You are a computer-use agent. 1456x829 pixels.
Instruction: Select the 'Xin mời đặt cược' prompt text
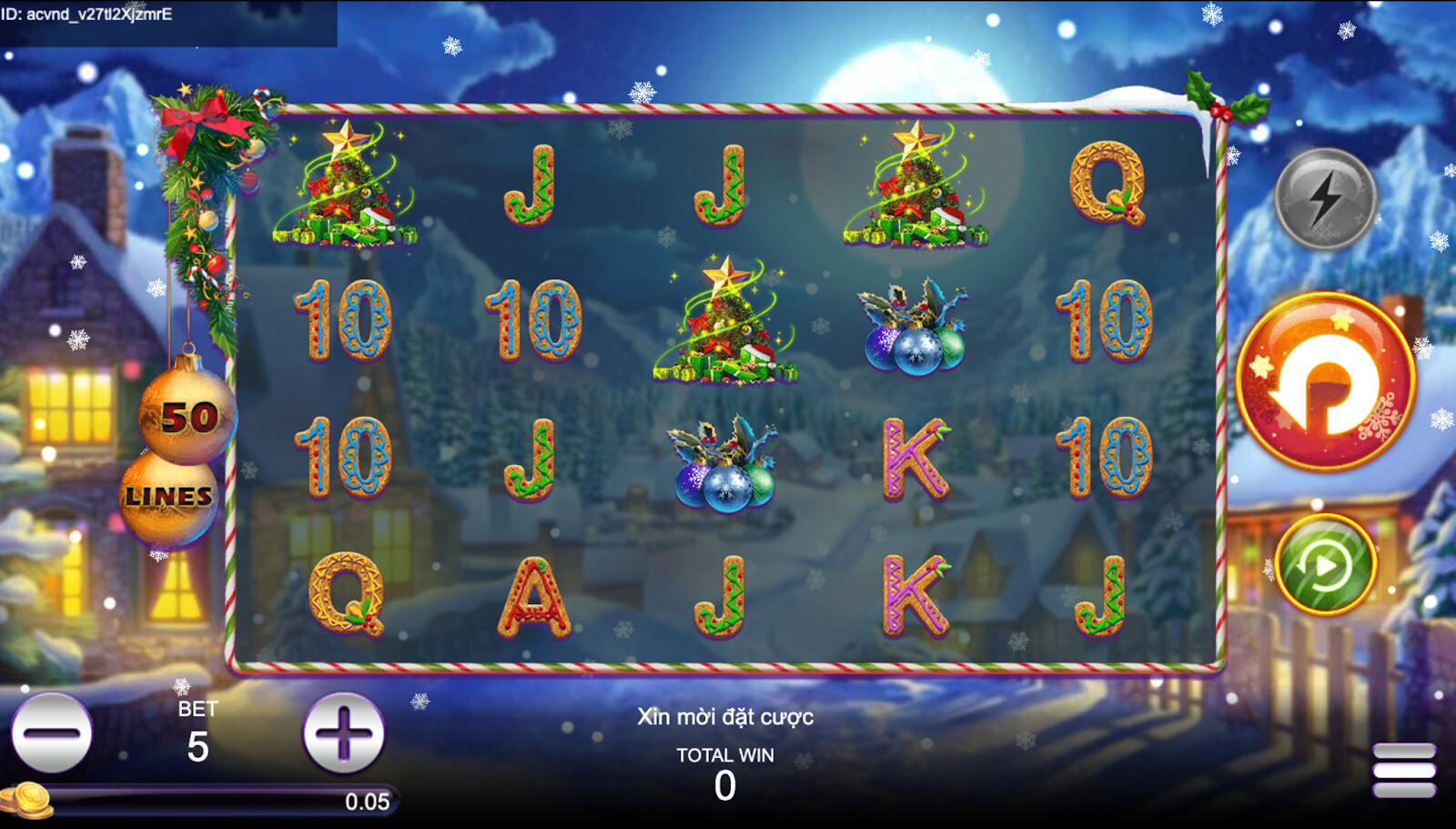click(725, 717)
